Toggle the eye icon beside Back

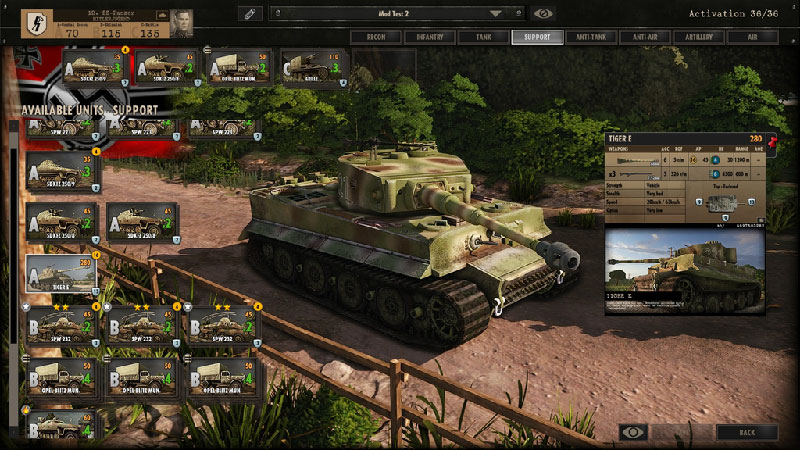[x=633, y=432]
